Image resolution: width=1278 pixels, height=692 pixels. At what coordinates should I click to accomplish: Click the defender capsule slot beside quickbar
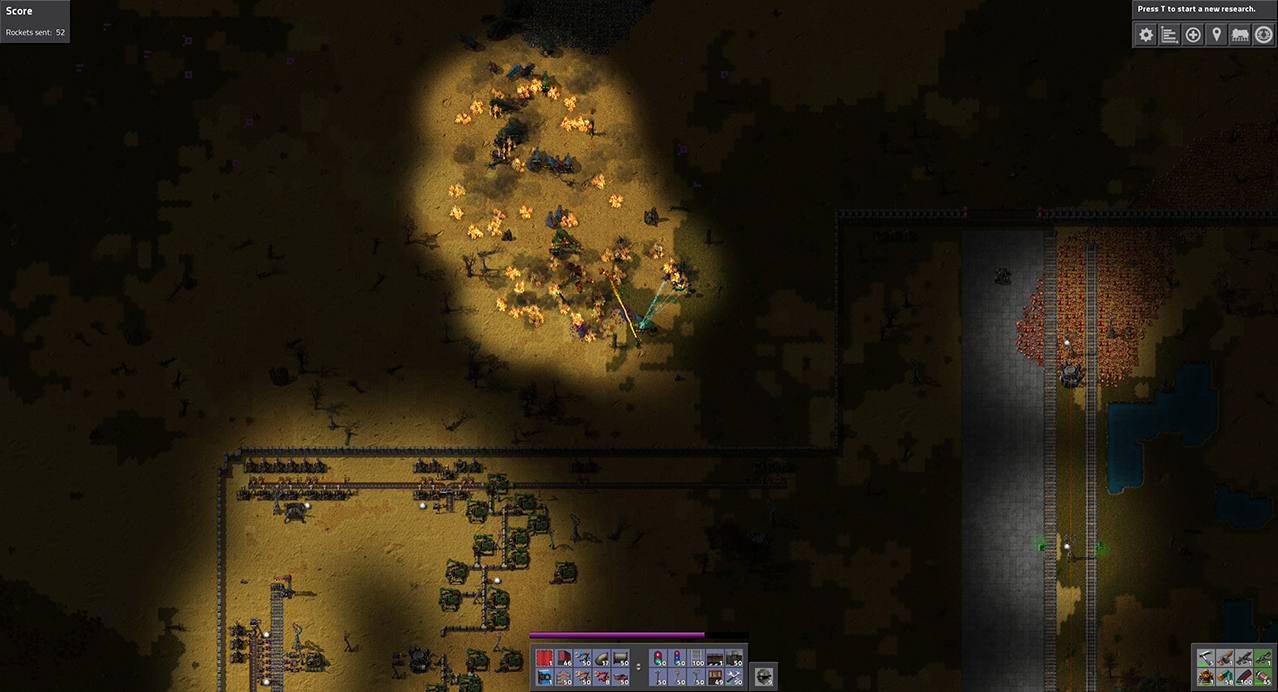[x=763, y=675]
